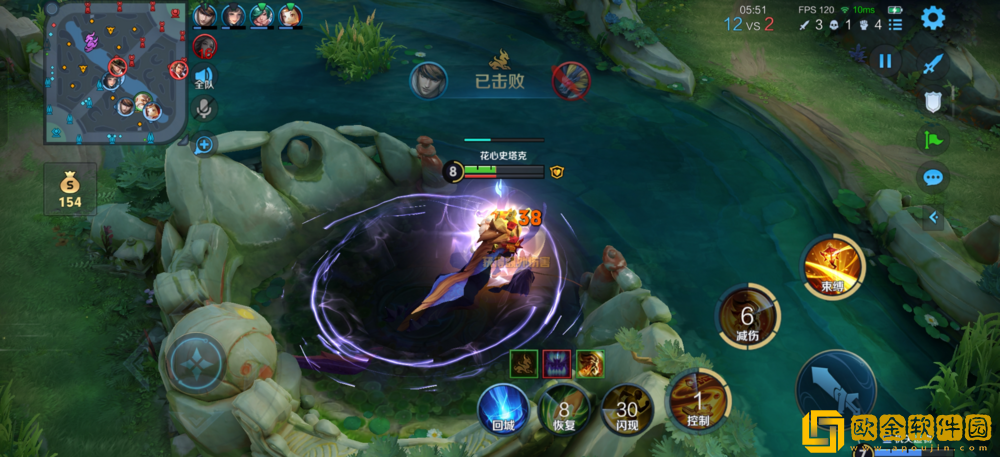Open the shop via the 154 gold bag
Viewport: 1000px width, 457px height.
click(x=70, y=188)
